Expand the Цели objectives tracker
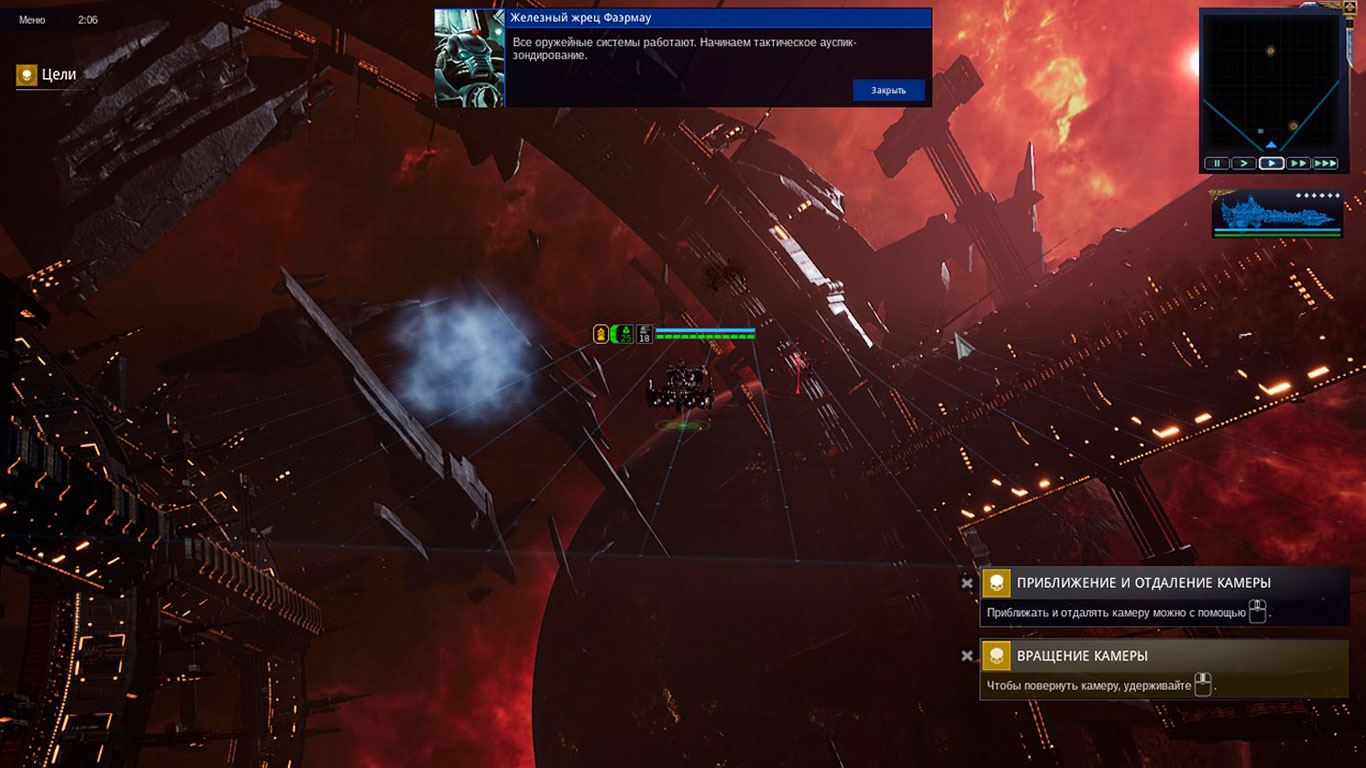Viewport: 1366px width, 768px height. coord(47,75)
